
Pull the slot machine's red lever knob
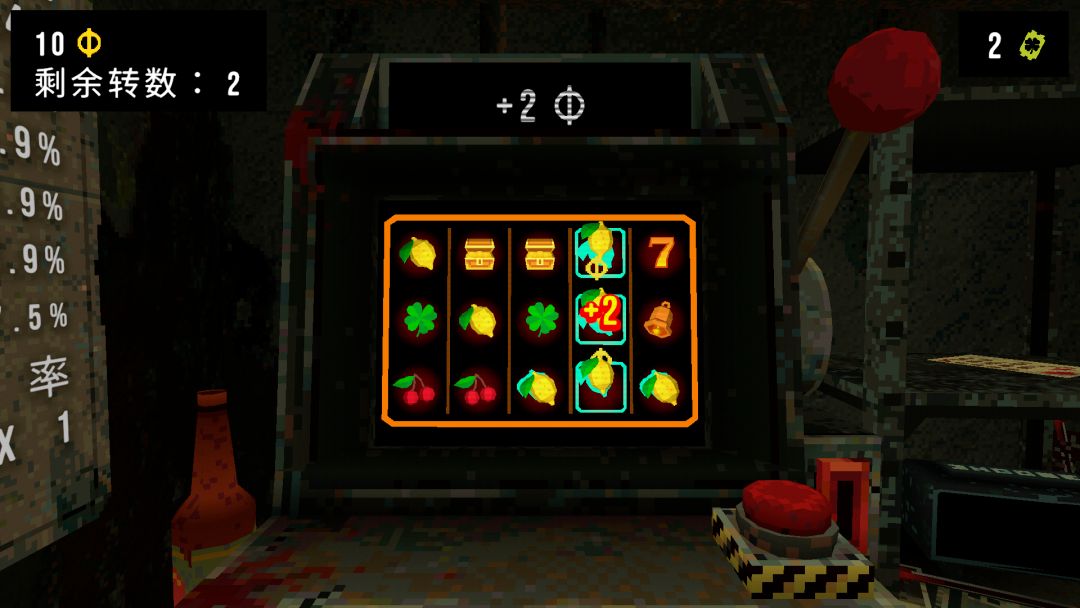[883, 78]
